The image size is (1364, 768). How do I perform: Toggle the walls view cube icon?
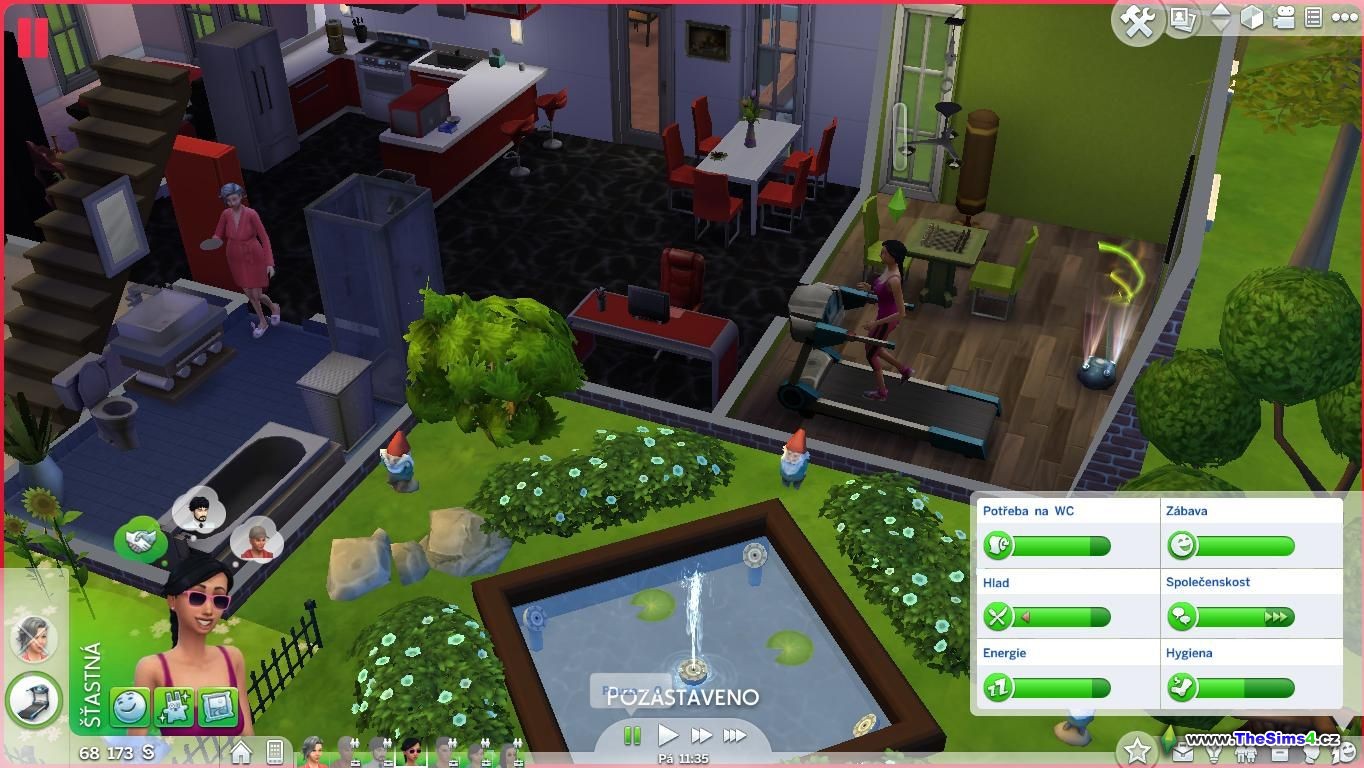pos(1252,18)
